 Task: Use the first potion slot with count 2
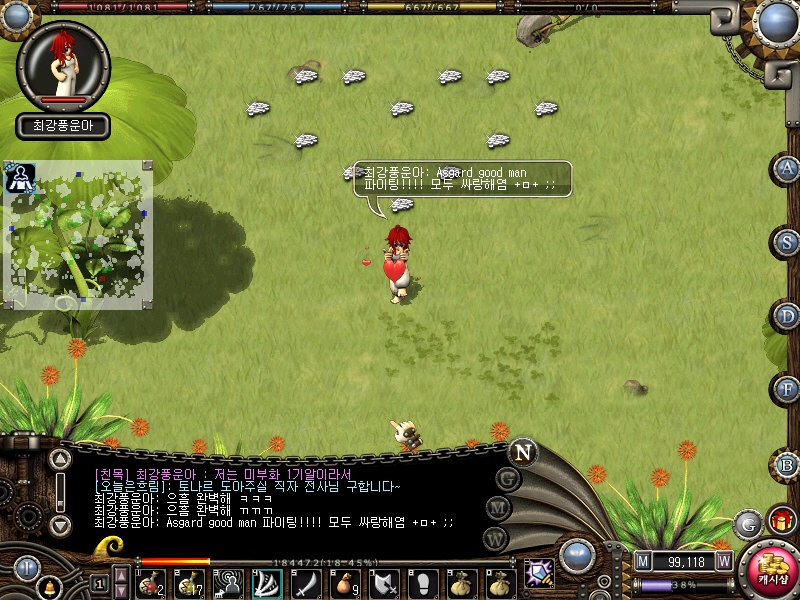pos(152,582)
